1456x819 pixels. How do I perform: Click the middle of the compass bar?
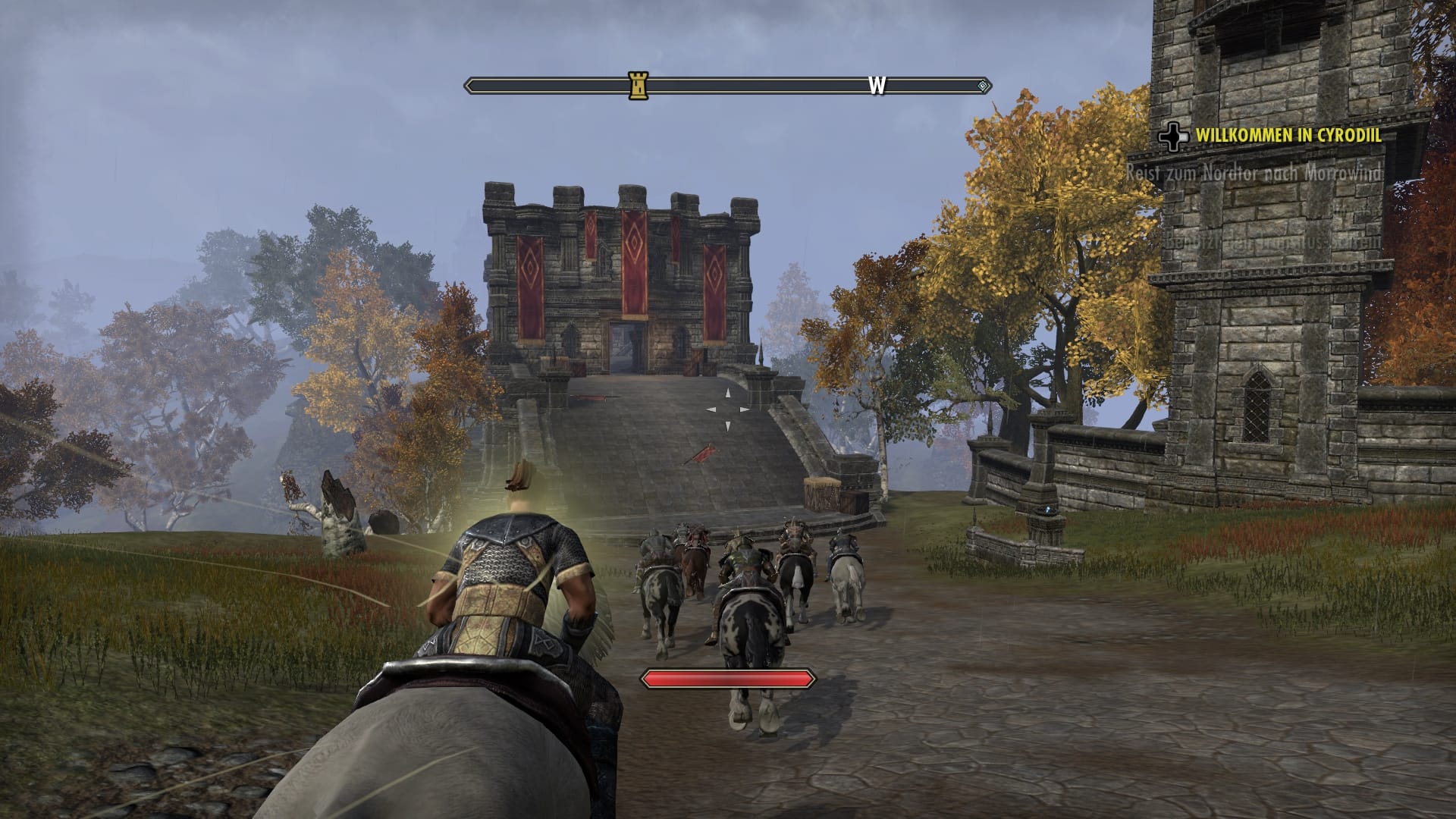point(728,86)
